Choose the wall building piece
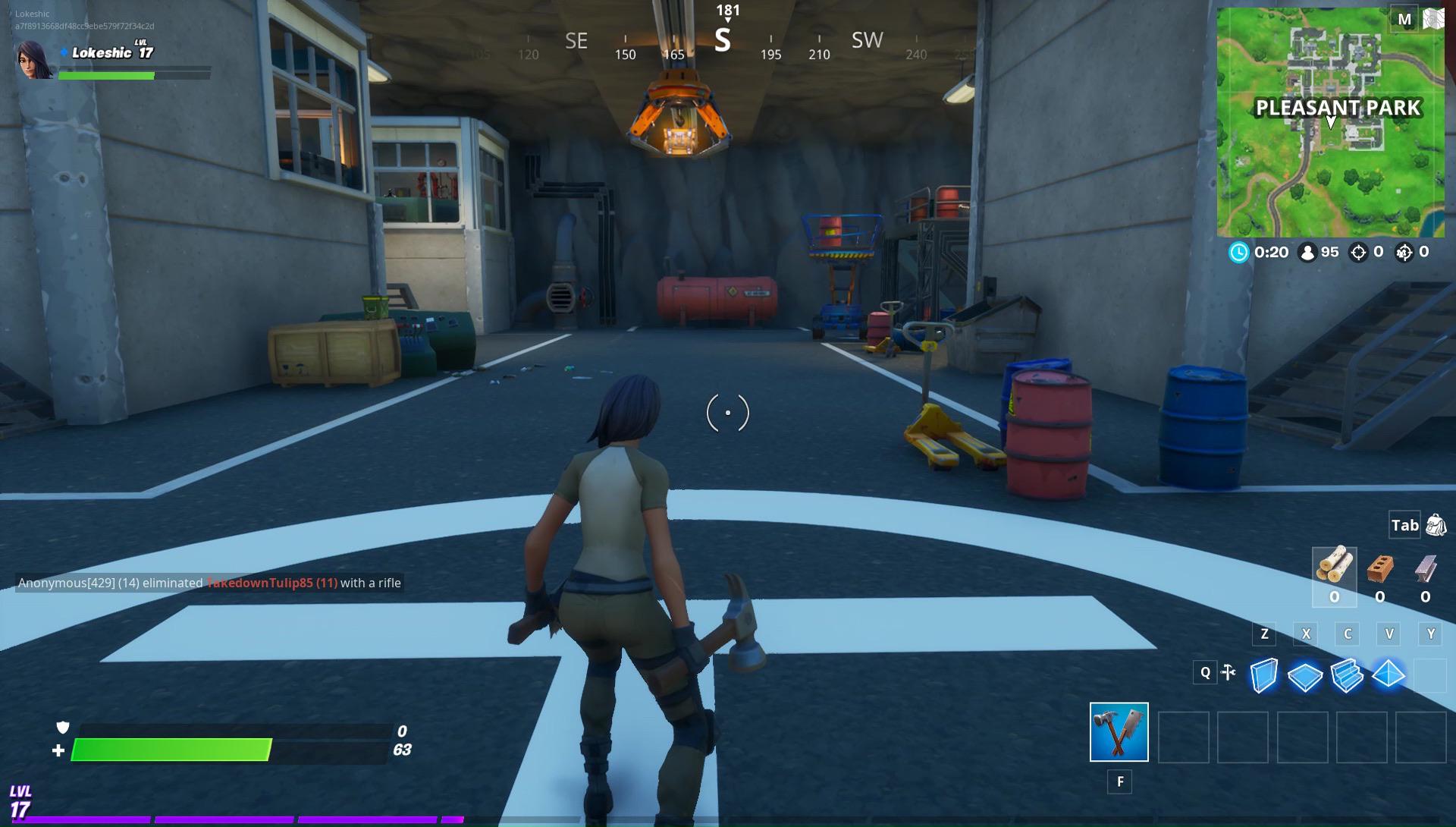The height and width of the screenshot is (827, 1456). (x=1263, y=674)
